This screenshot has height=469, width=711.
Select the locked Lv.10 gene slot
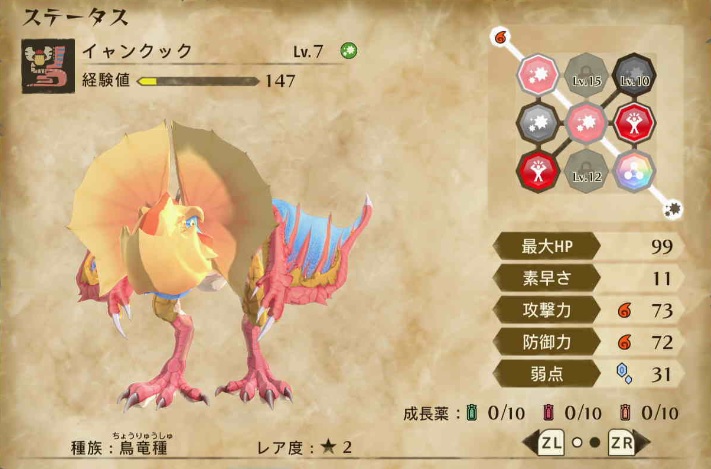pyautogui.click(x=634, y=76)
